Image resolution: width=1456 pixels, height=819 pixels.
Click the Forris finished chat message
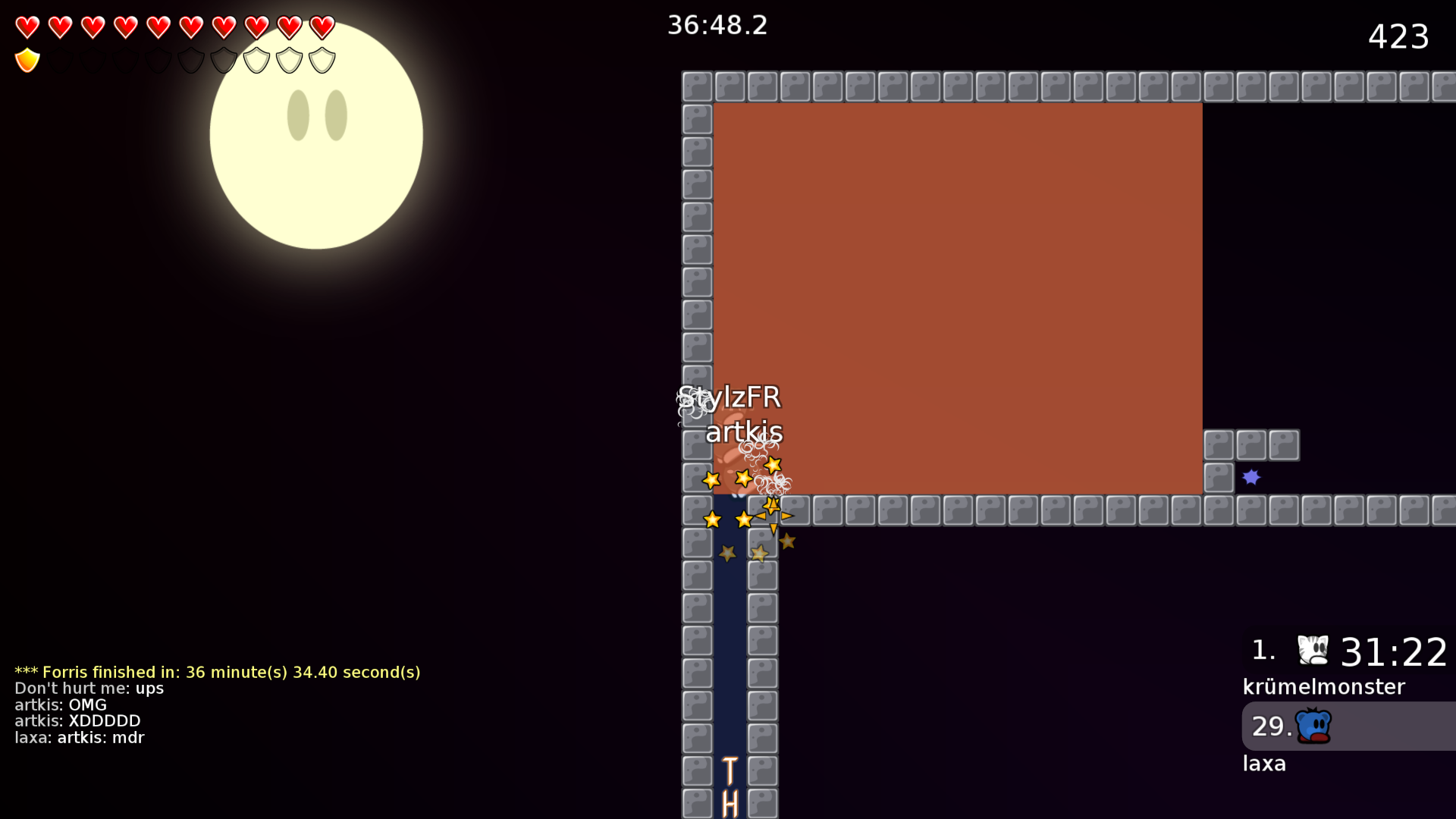click(218, 672)
